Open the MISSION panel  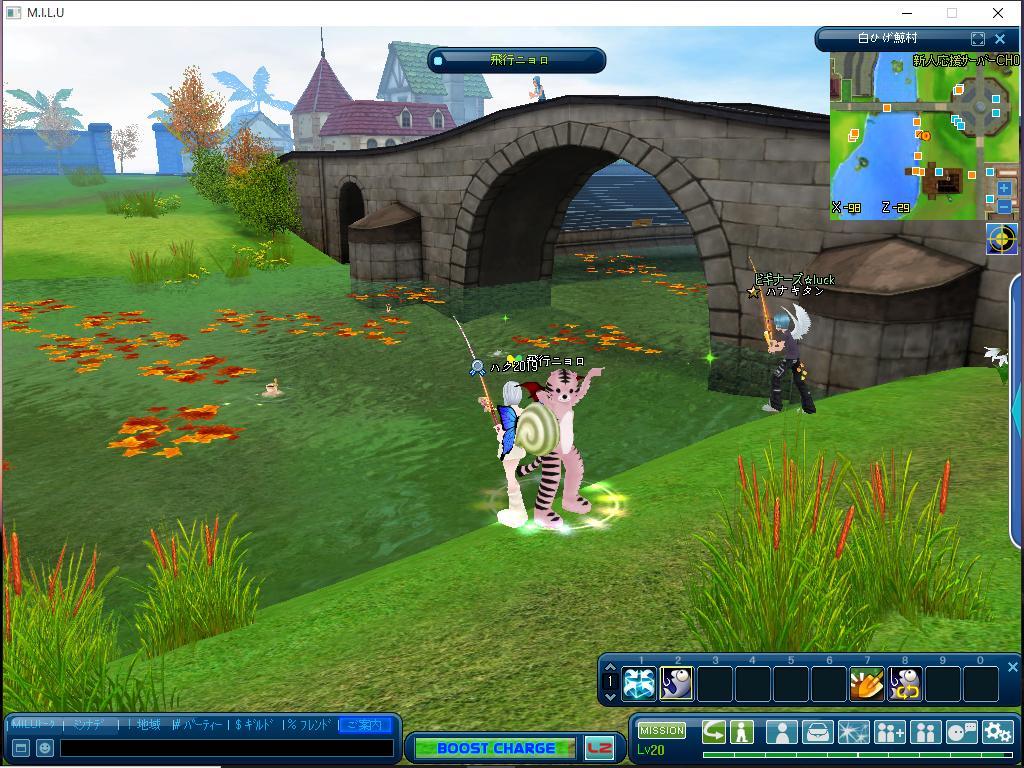point(661,730)
